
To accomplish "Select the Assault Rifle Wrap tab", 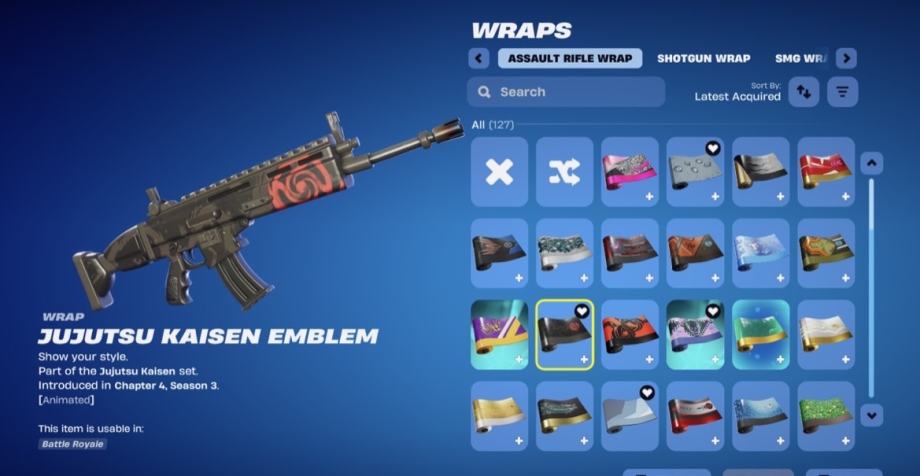I will 570,58.
